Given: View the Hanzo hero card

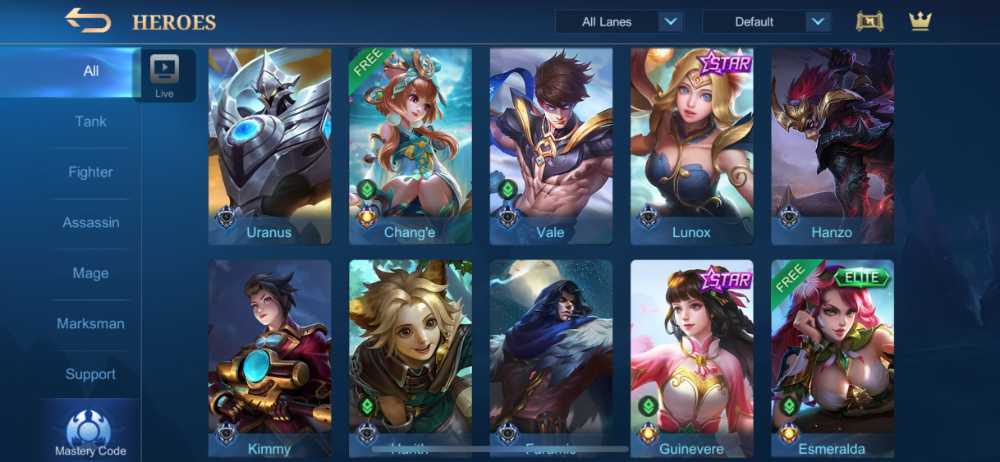Looking at the screenshot, I should [x=832, y=146].
